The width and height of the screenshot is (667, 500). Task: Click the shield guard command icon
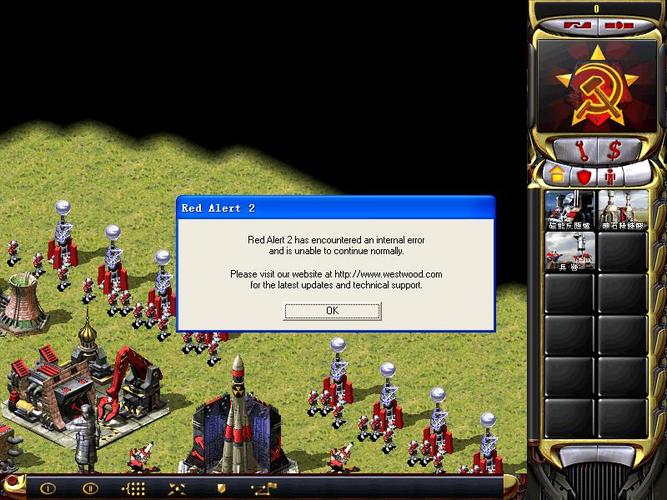pyautogui.click(x=221, y=489)
